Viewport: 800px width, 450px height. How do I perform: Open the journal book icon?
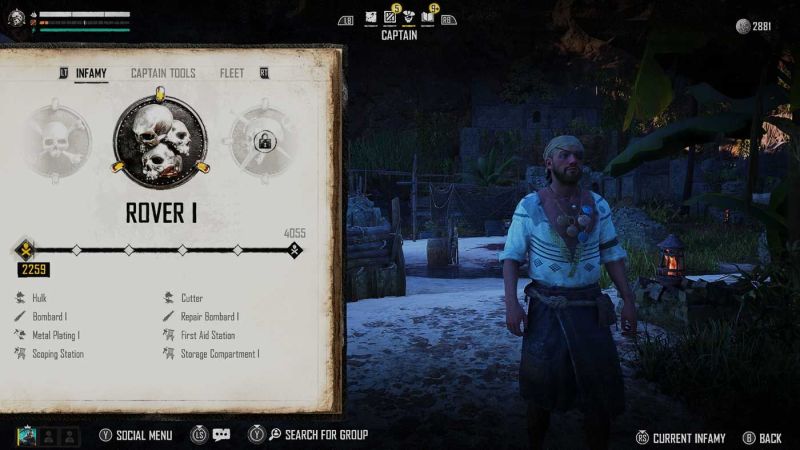point(427,17)
